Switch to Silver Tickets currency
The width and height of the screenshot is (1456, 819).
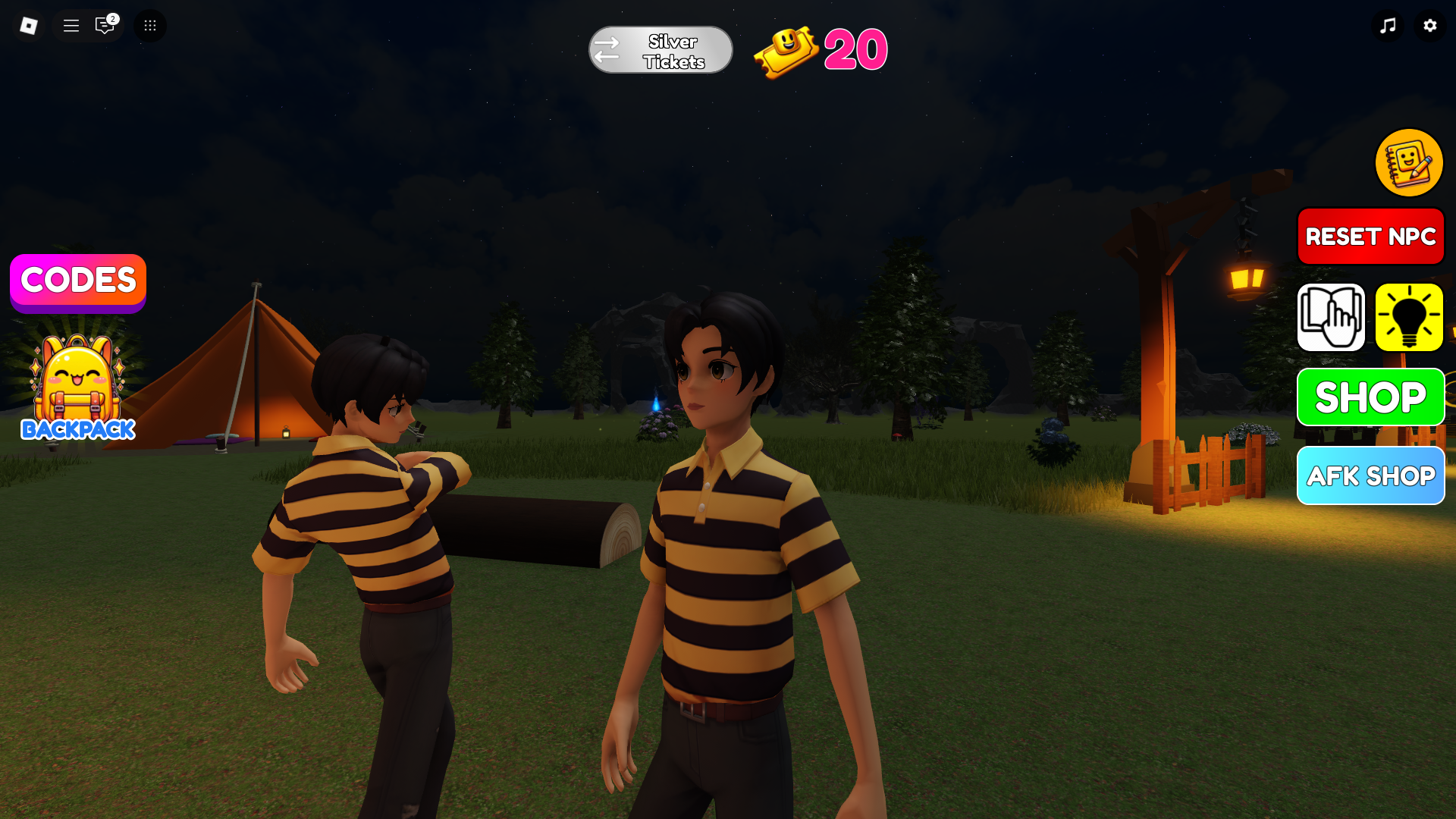pos(661,51)
